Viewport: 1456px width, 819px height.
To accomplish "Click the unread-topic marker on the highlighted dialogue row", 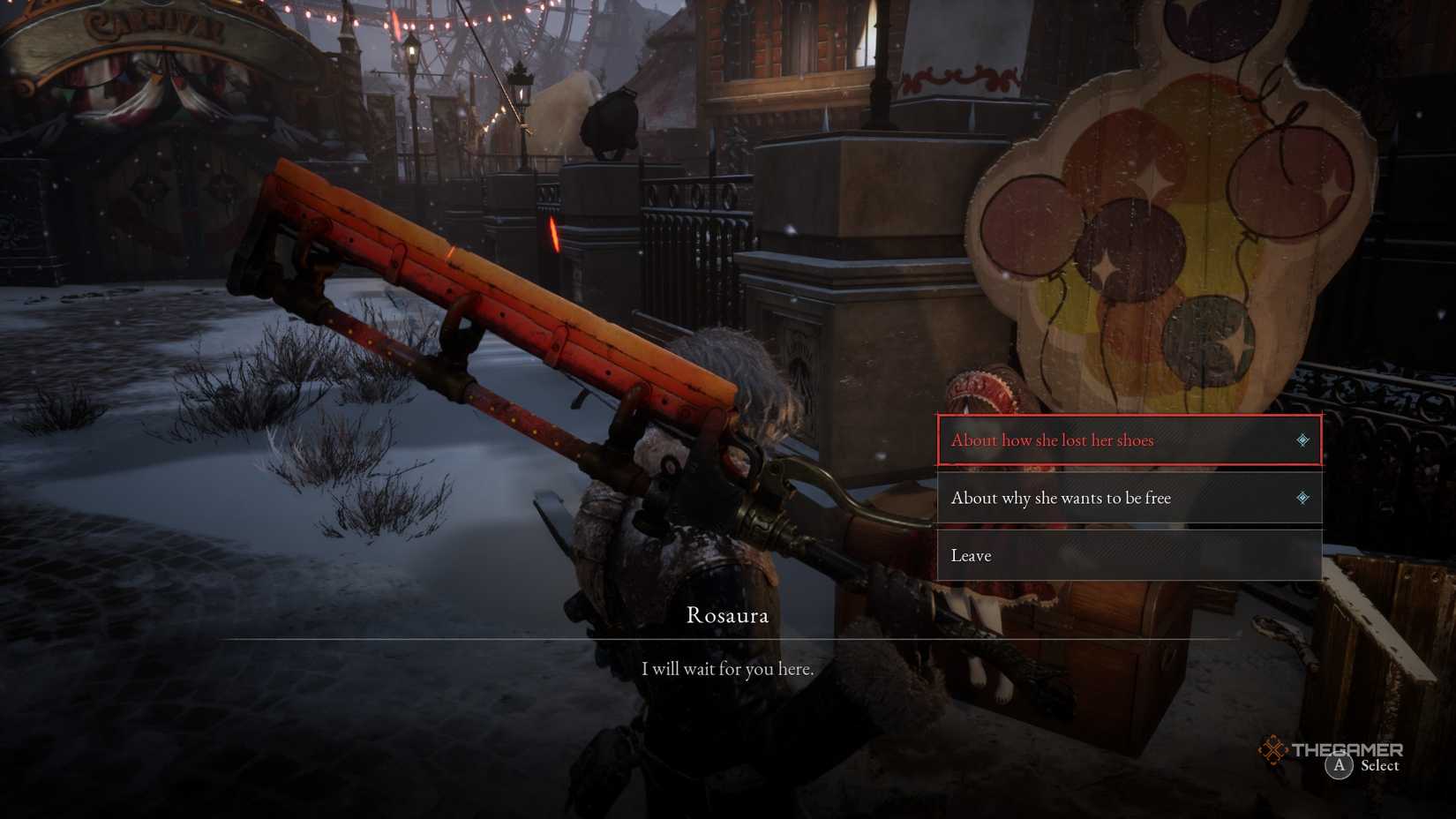I will click(1302, 440).
